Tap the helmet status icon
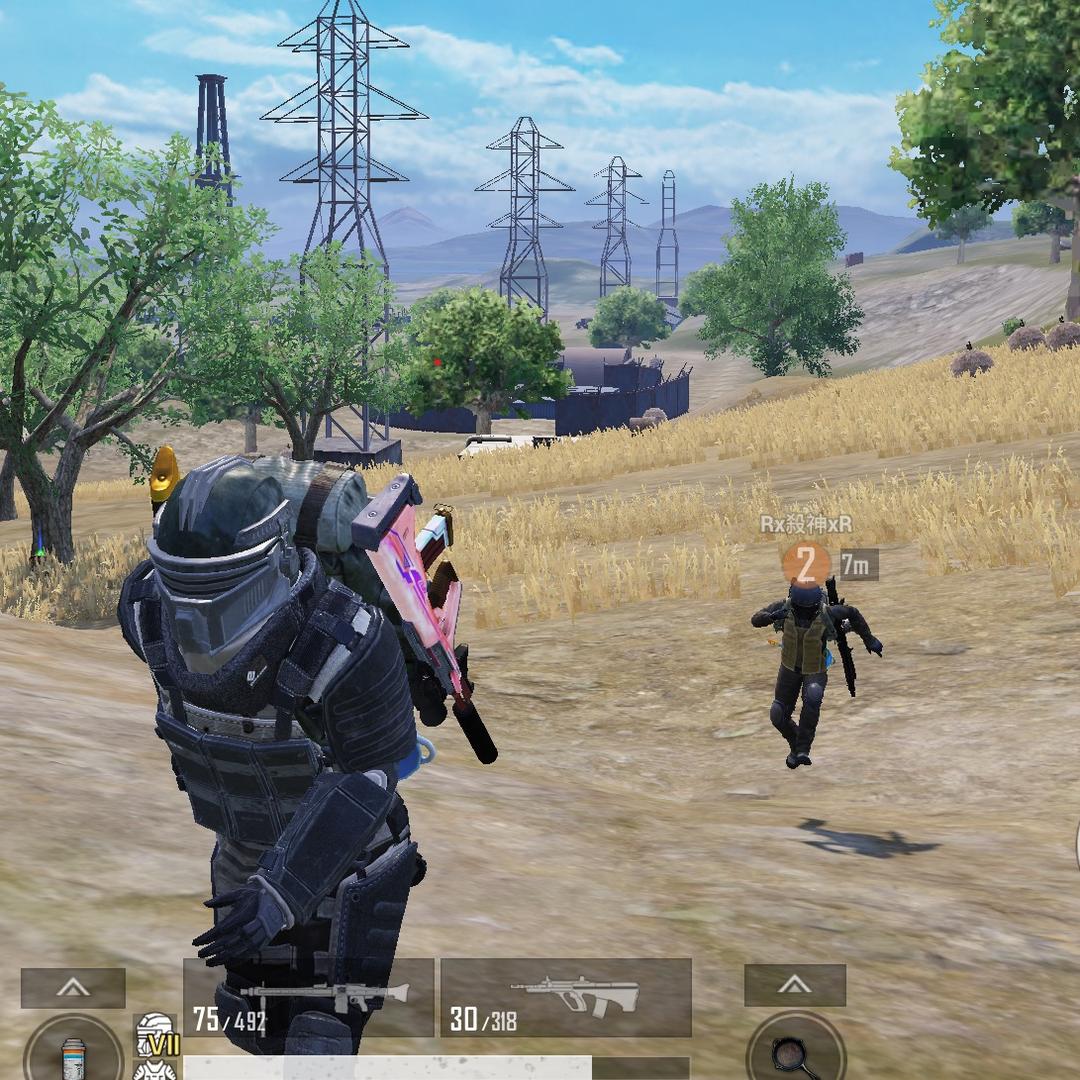 pos(155,1029)
